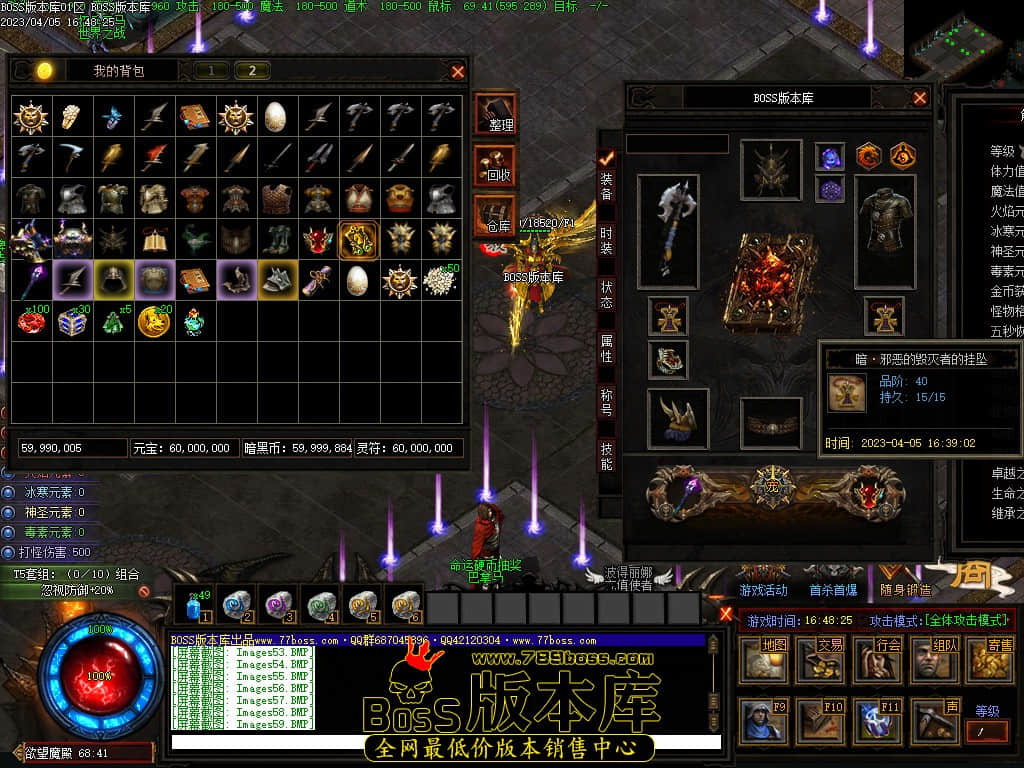Use the blue potion in hotbar slot 1

click(194, 606)
